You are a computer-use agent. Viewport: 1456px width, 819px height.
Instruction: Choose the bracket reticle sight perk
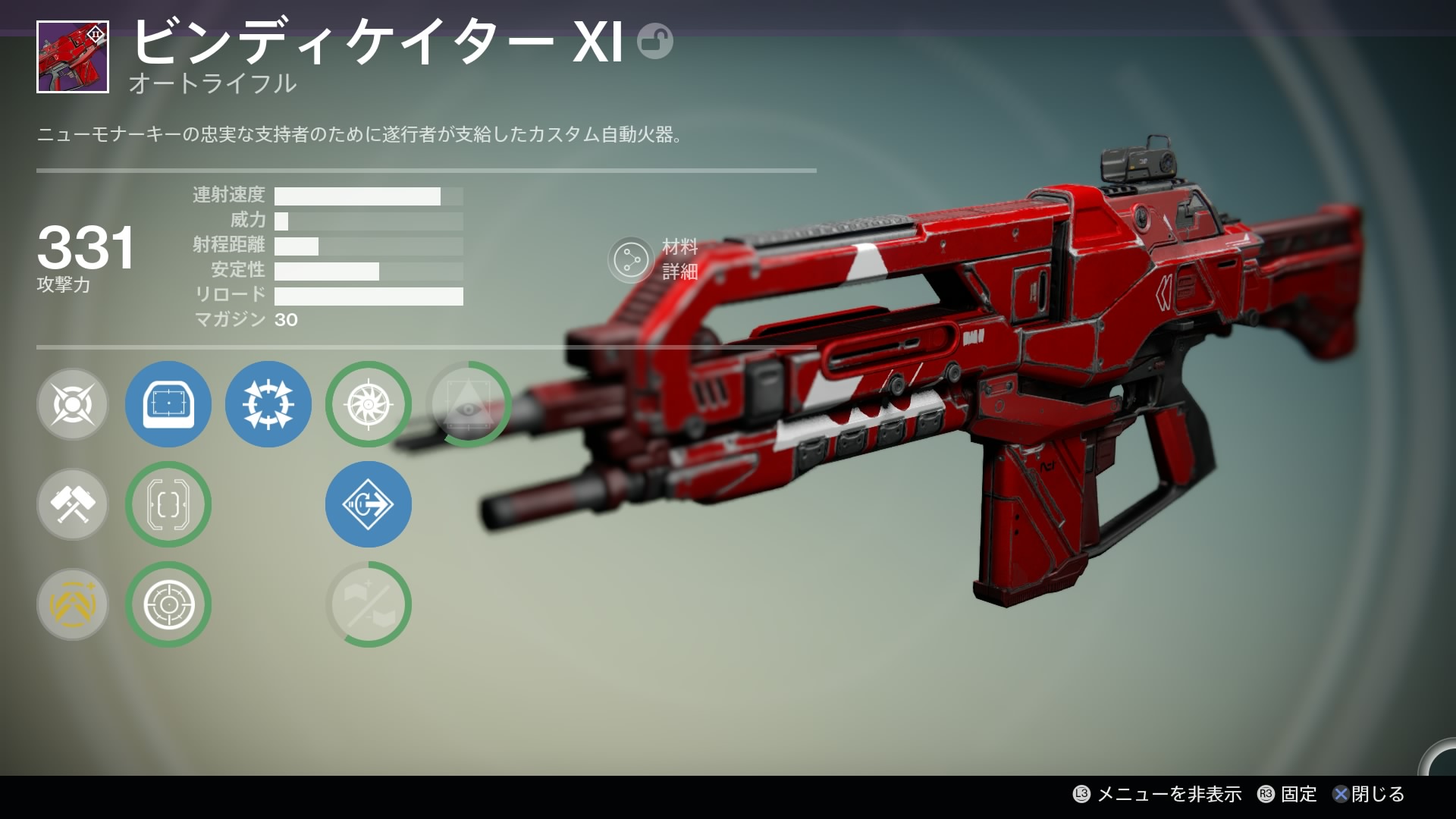coord(168,504)
